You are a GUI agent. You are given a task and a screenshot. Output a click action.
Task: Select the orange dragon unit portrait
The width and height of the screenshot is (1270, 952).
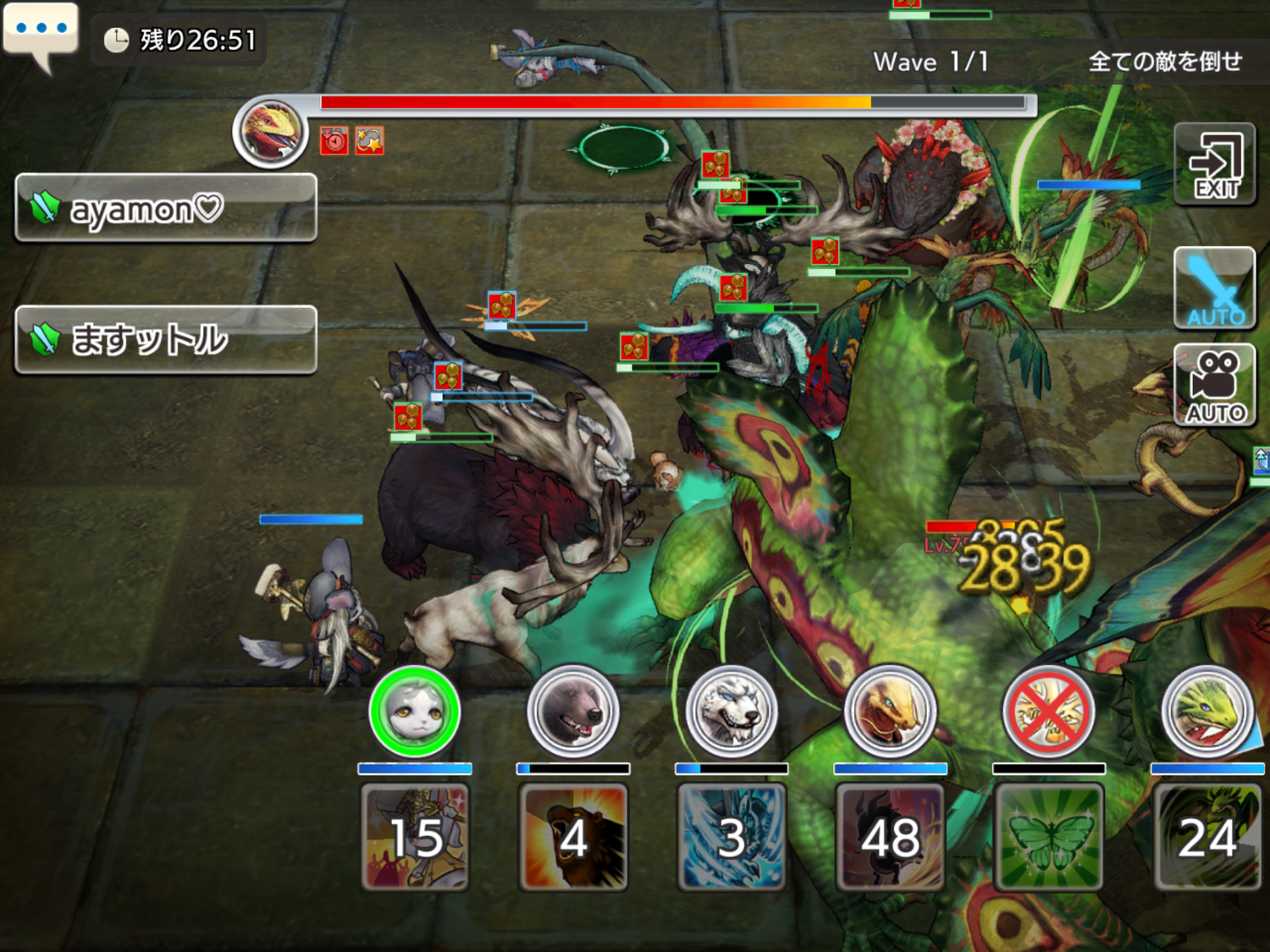pyautogui.click(x=890, y=712)
